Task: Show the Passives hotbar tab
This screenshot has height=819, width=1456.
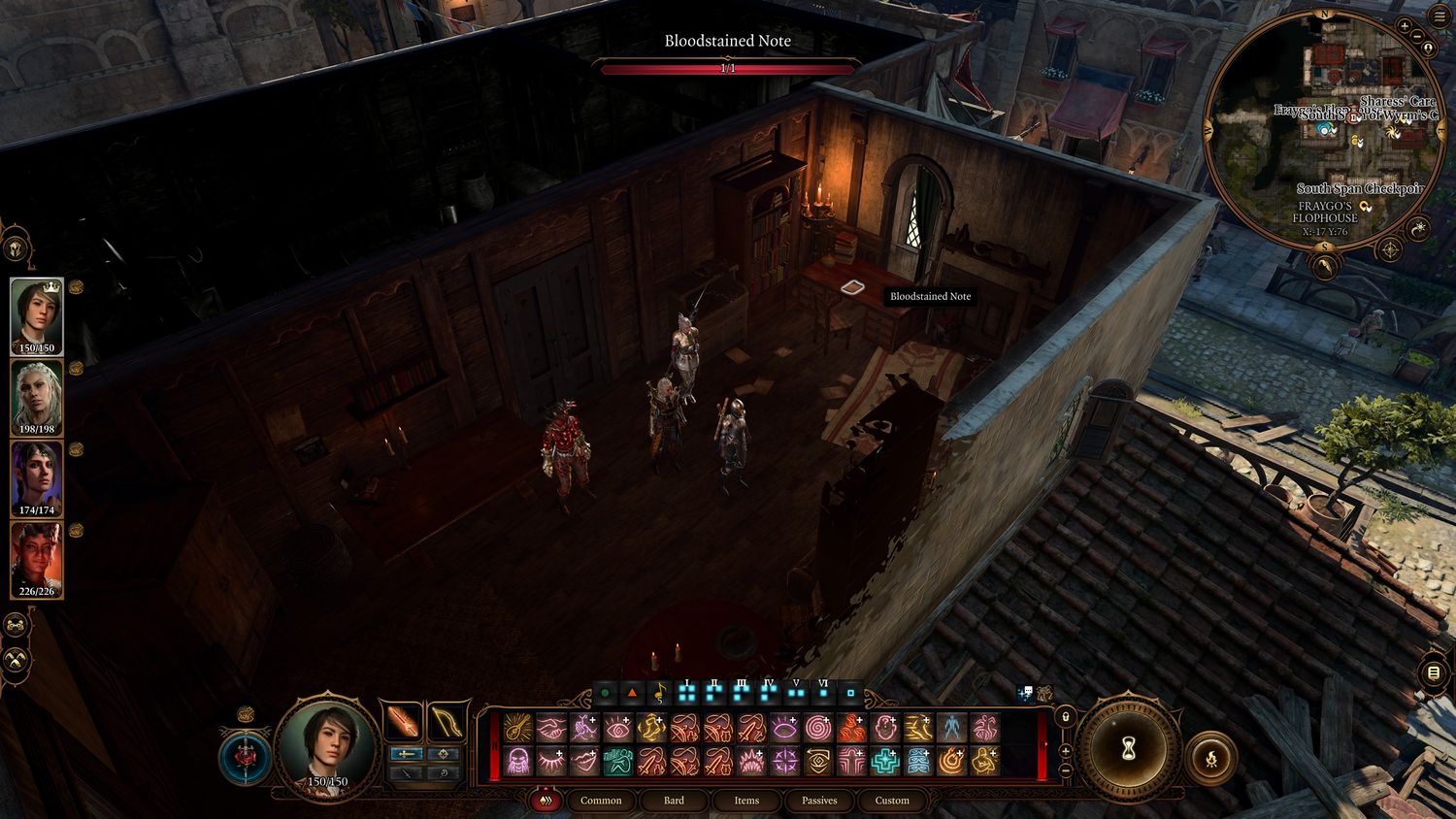Action: tap(819, 801)
